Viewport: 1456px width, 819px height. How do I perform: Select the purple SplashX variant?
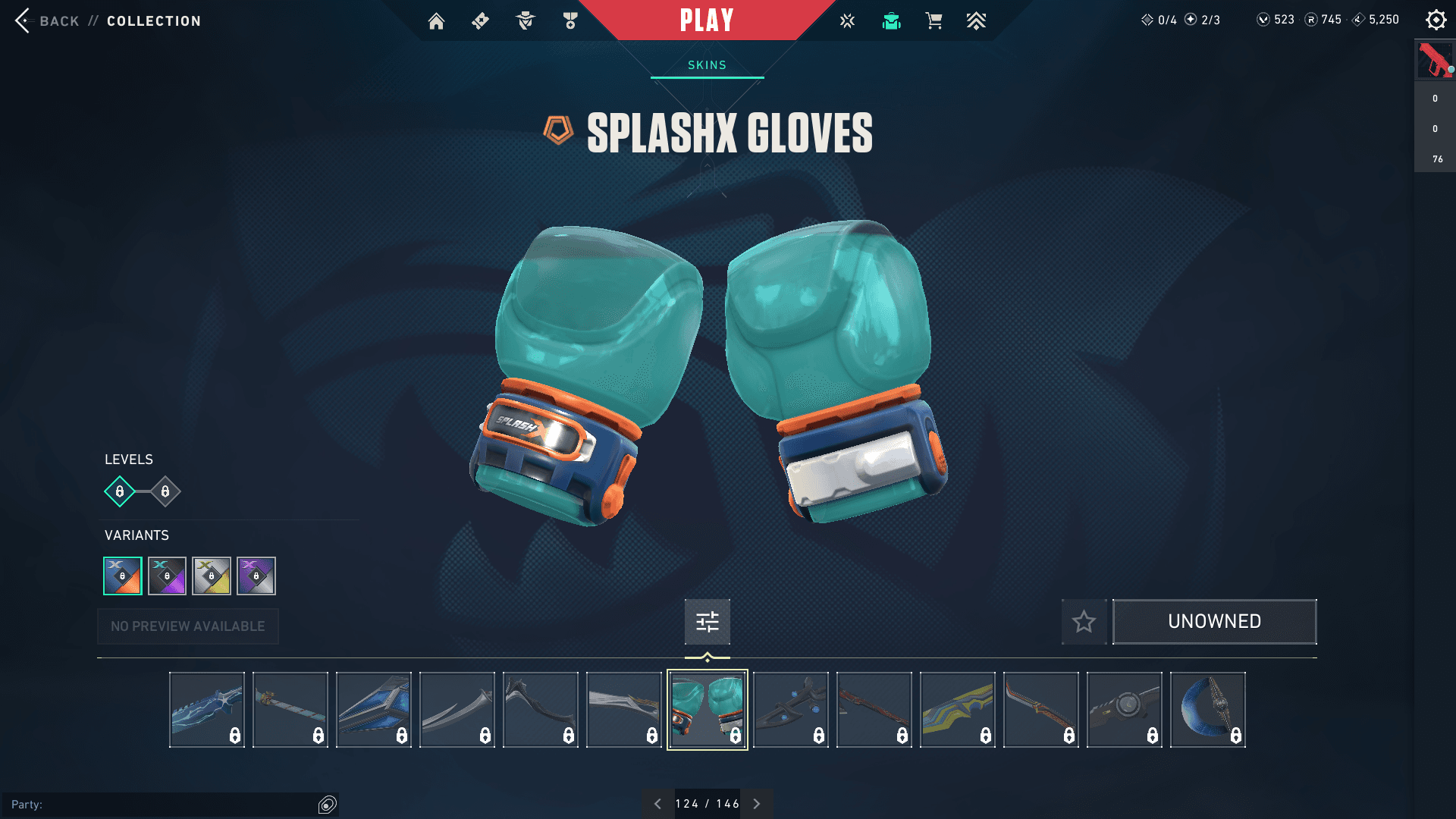coord(256,576)
